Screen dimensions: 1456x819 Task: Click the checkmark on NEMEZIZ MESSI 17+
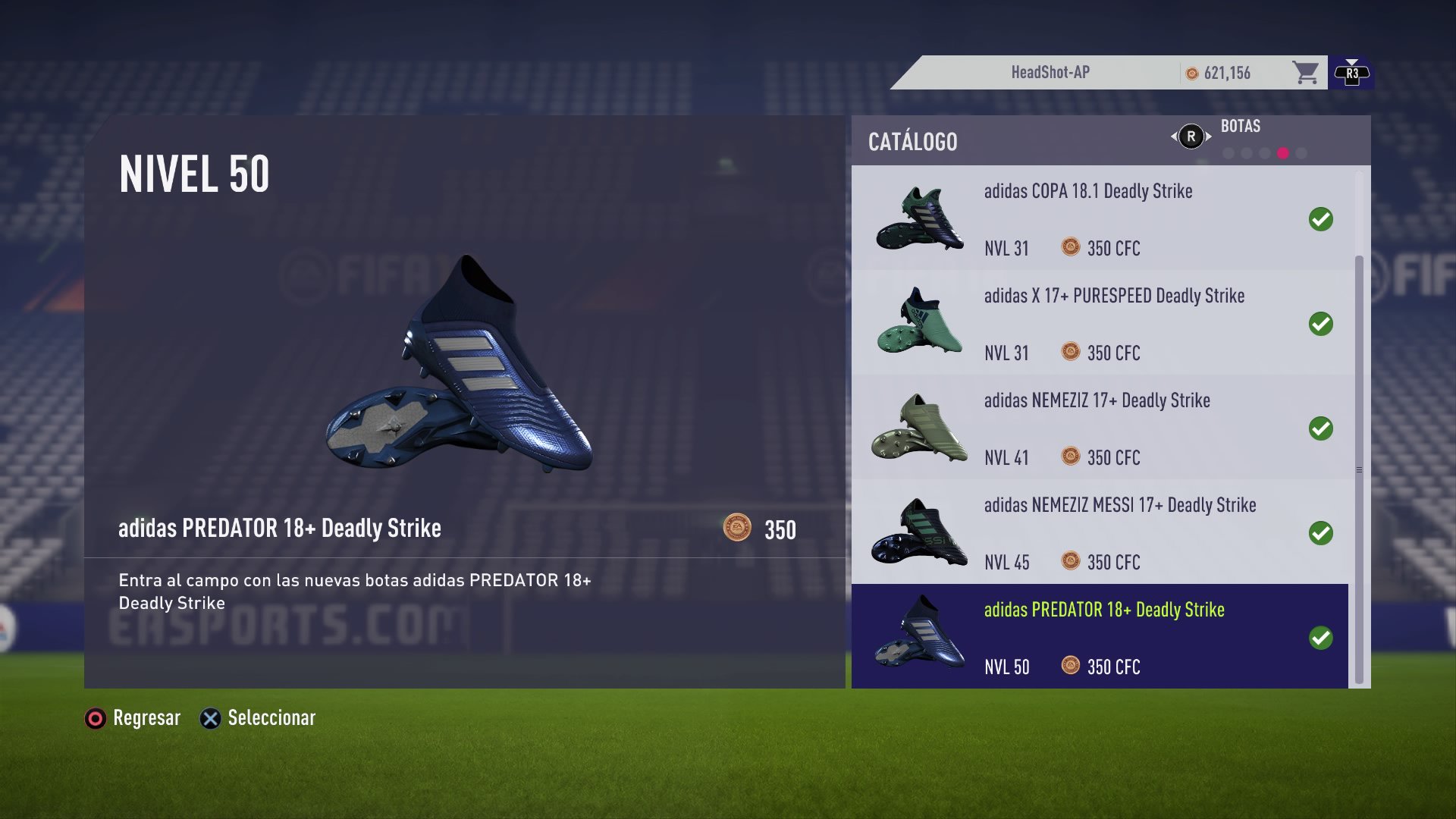coord(1322,532)
